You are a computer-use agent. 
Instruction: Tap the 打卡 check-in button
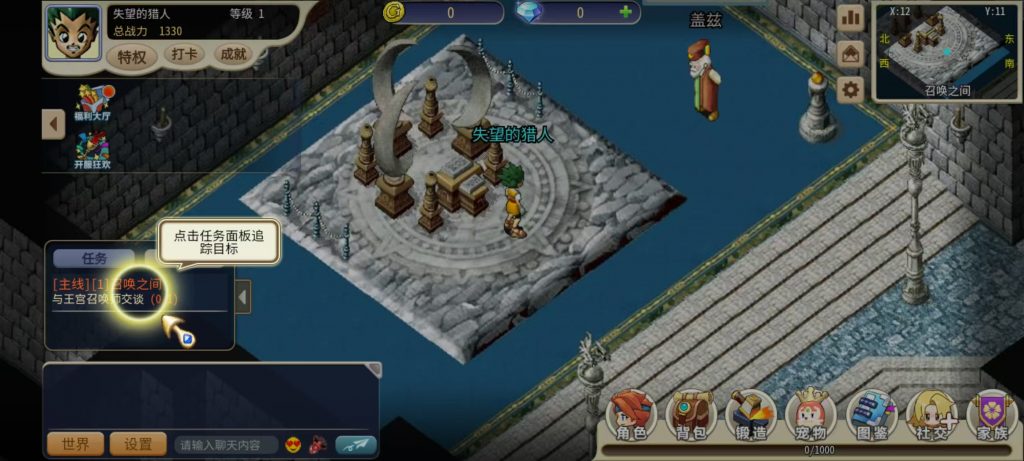pos(184,55)
